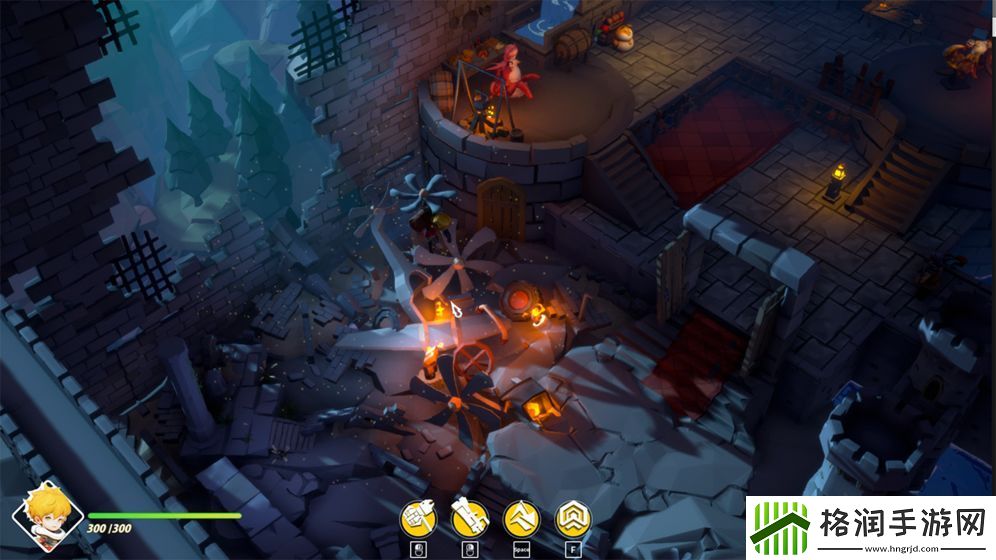Select the hexagon chevron ability
This screenshot has height=560, width=996.
(x=573, y=517)
